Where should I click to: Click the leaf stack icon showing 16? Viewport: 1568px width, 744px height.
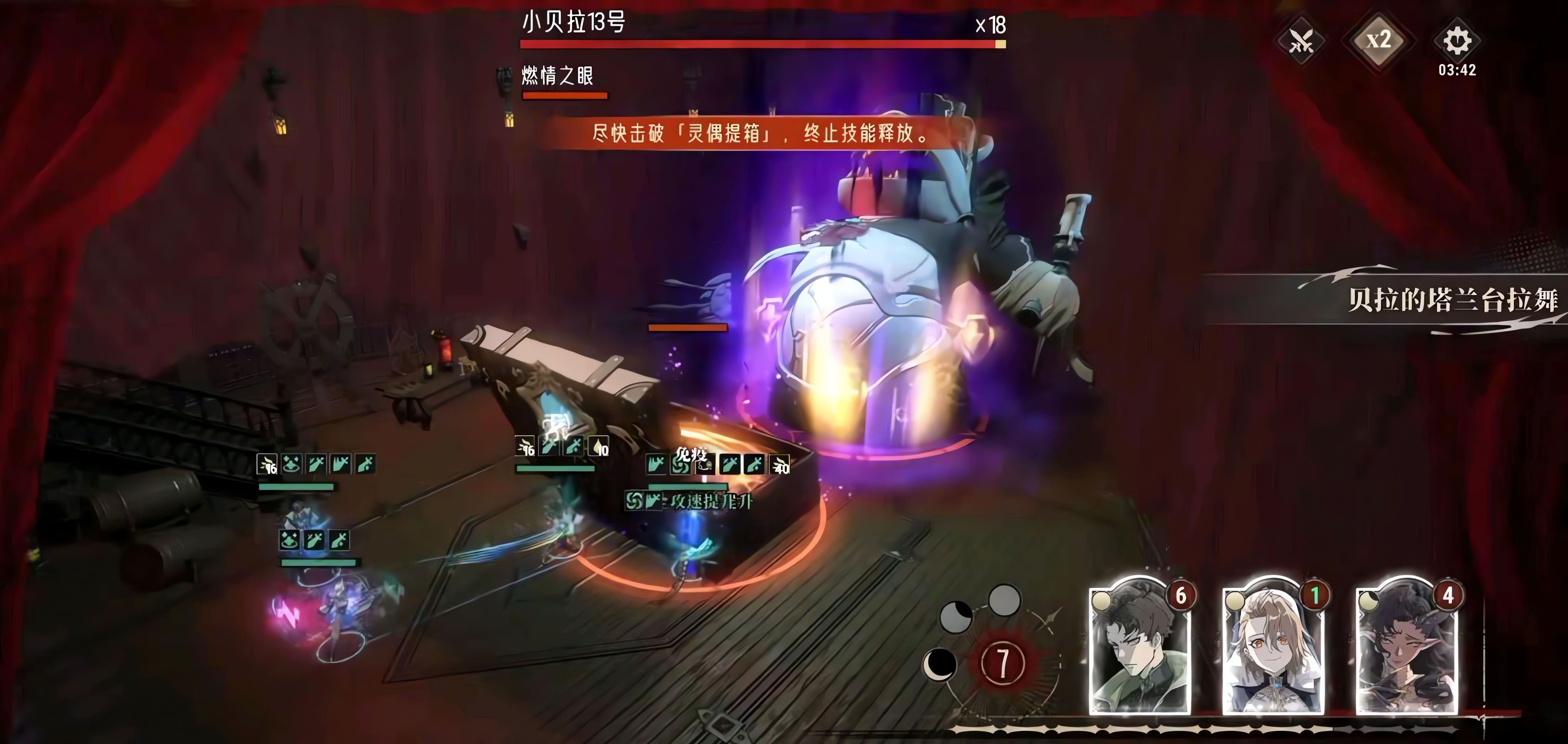[268, 465]
